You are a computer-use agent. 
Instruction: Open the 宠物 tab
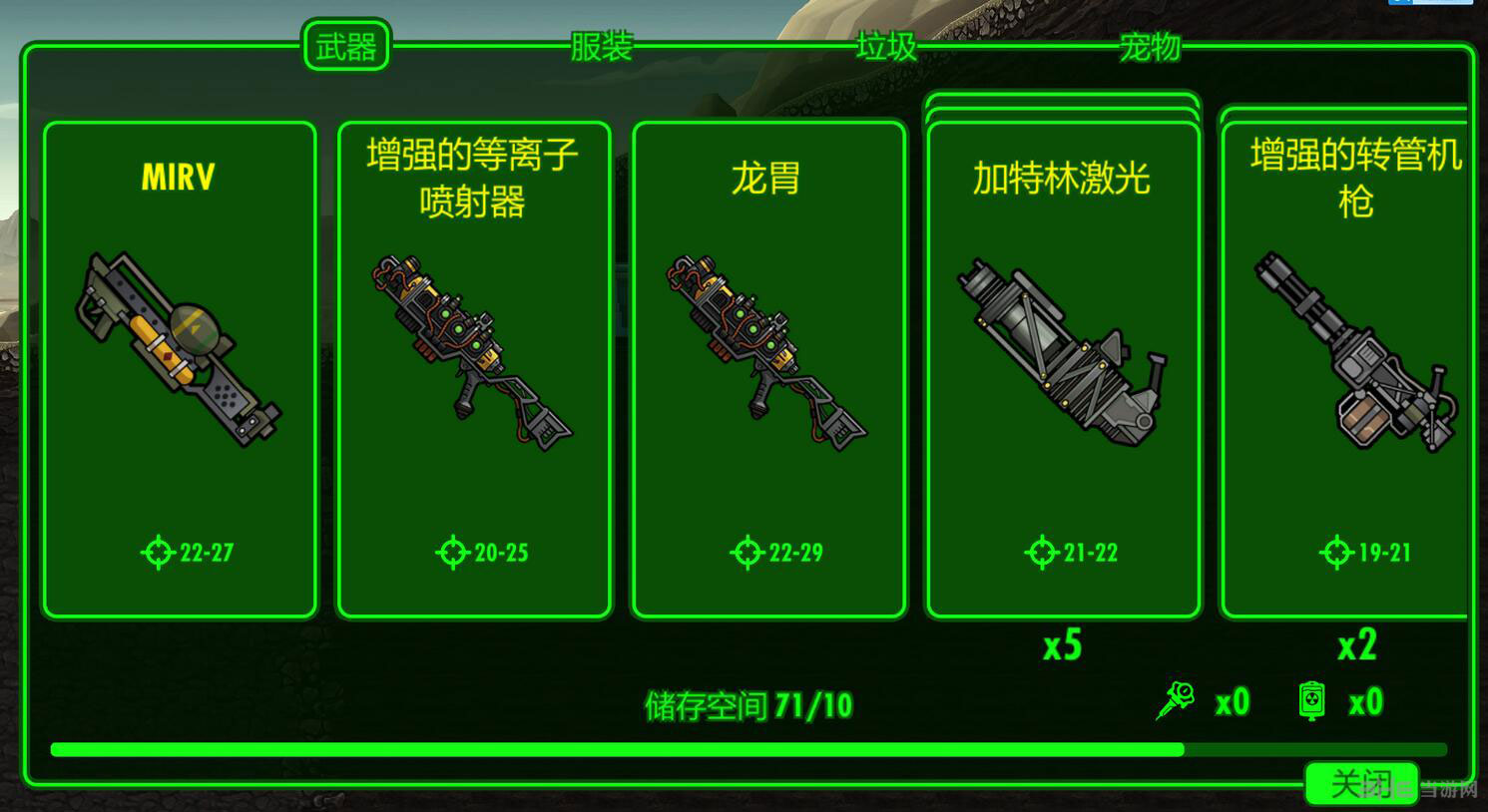click(1150, 45)
